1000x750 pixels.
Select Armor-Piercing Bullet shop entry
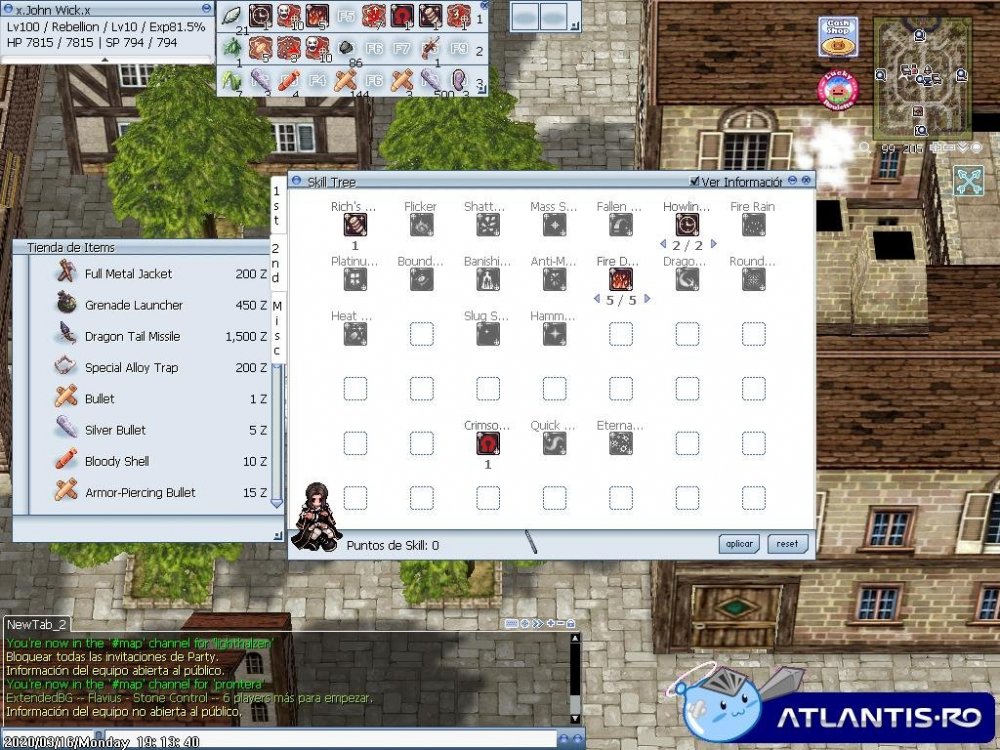pyautogui.click(x=140, y=492)
